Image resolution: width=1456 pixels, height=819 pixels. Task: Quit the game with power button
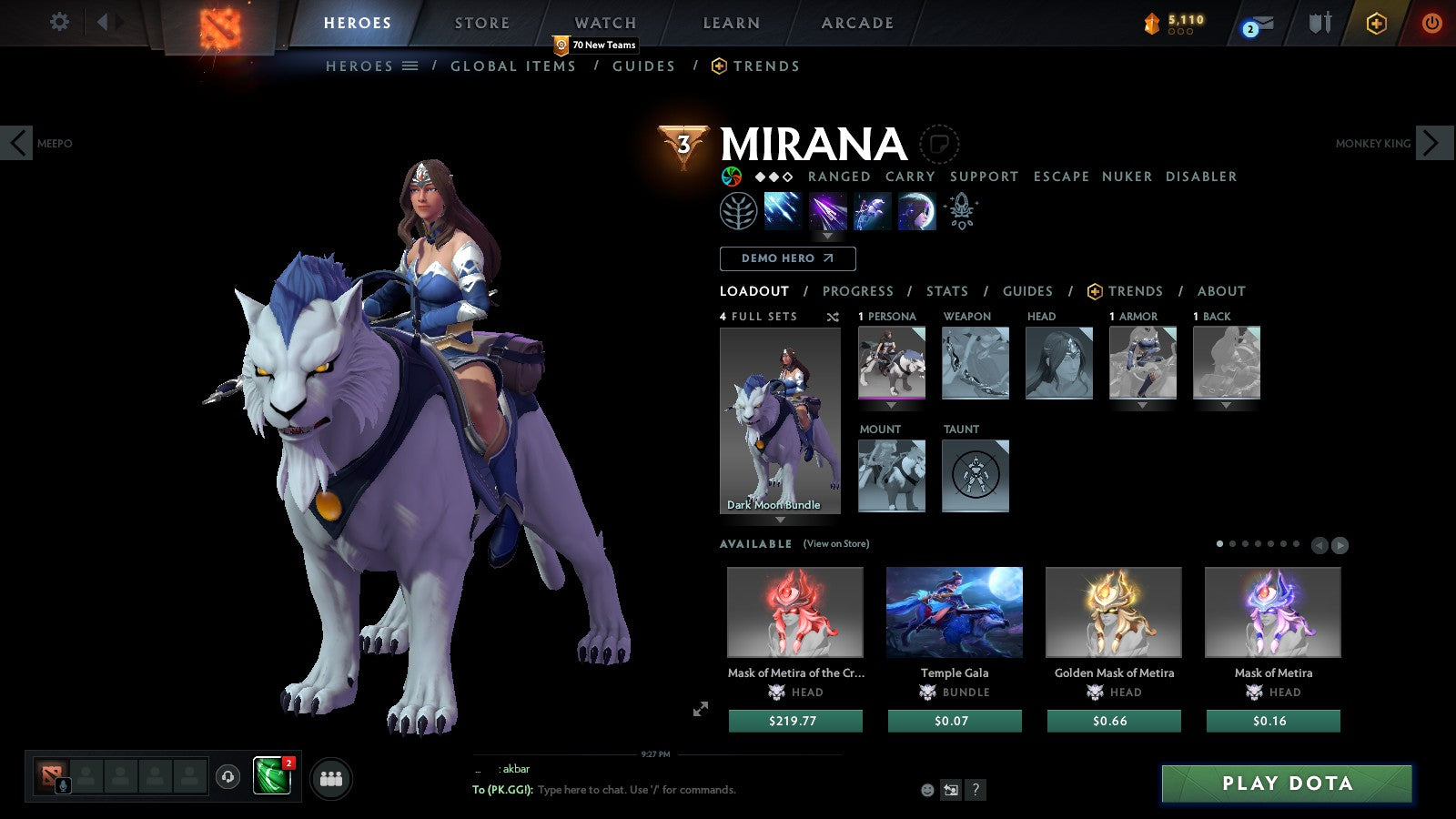click(1431, 23)
